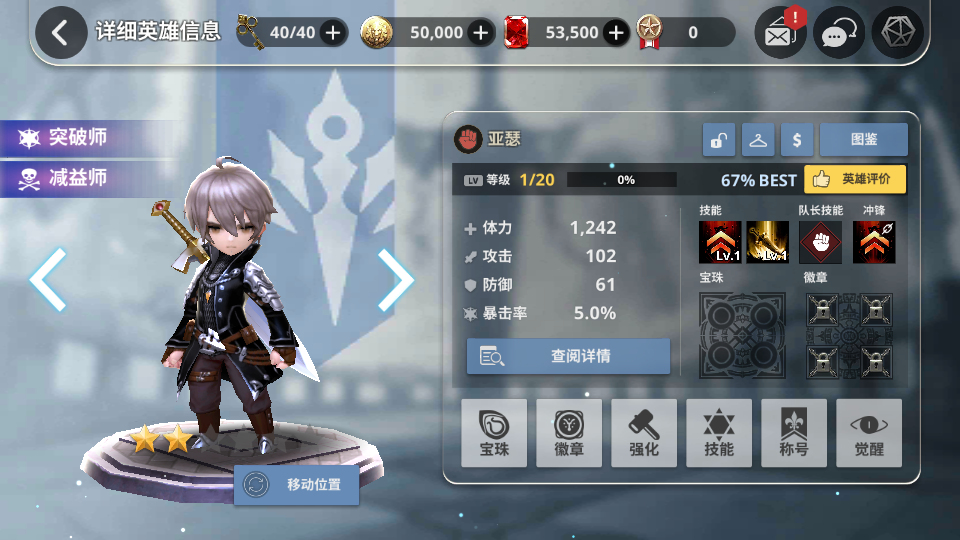This screenshot has height=540, width=960.
Task: Add more keys with the plus button
Action: tap(333, 33)
